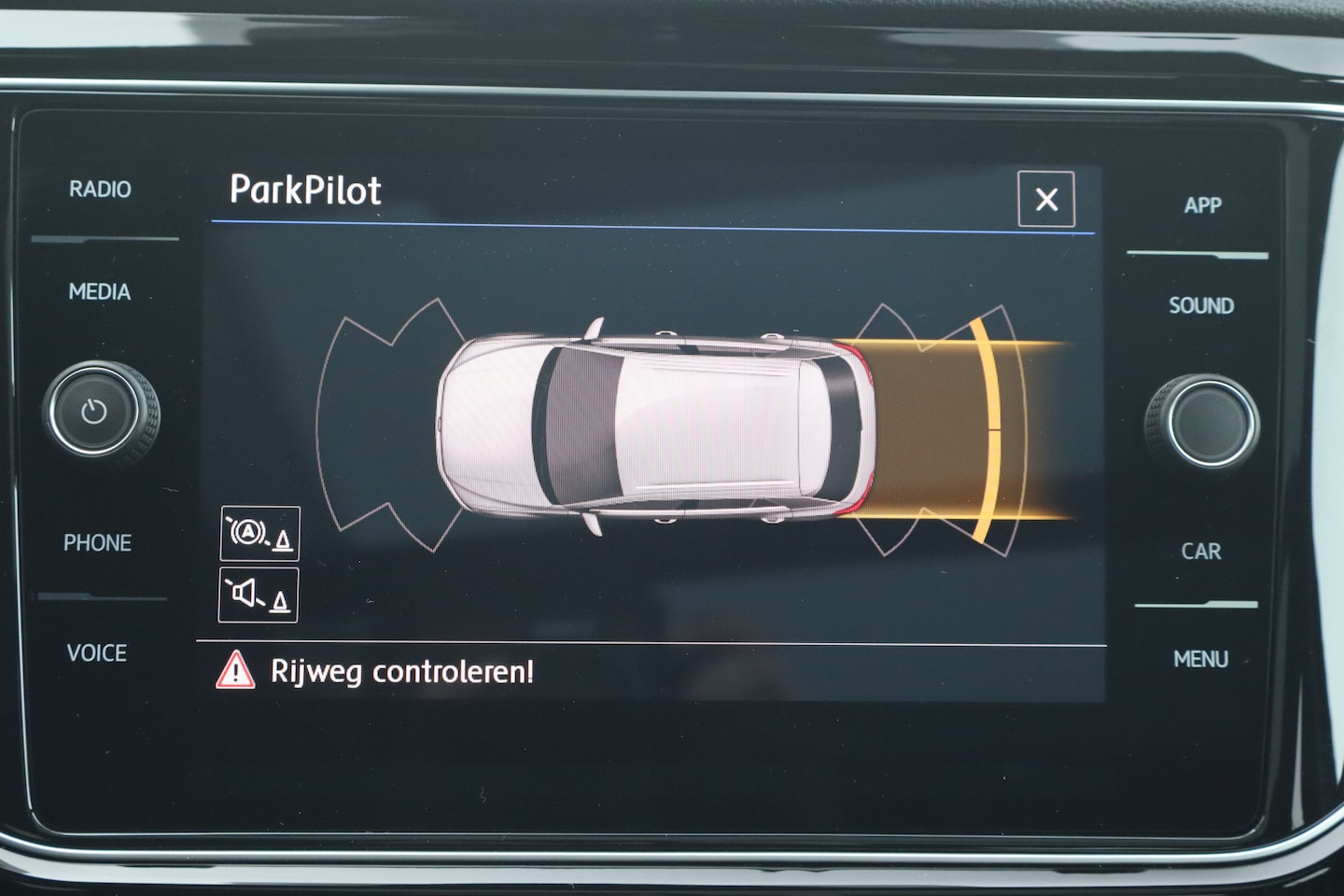
Task: Open the PHONE menu
Action: pos(97,543)
